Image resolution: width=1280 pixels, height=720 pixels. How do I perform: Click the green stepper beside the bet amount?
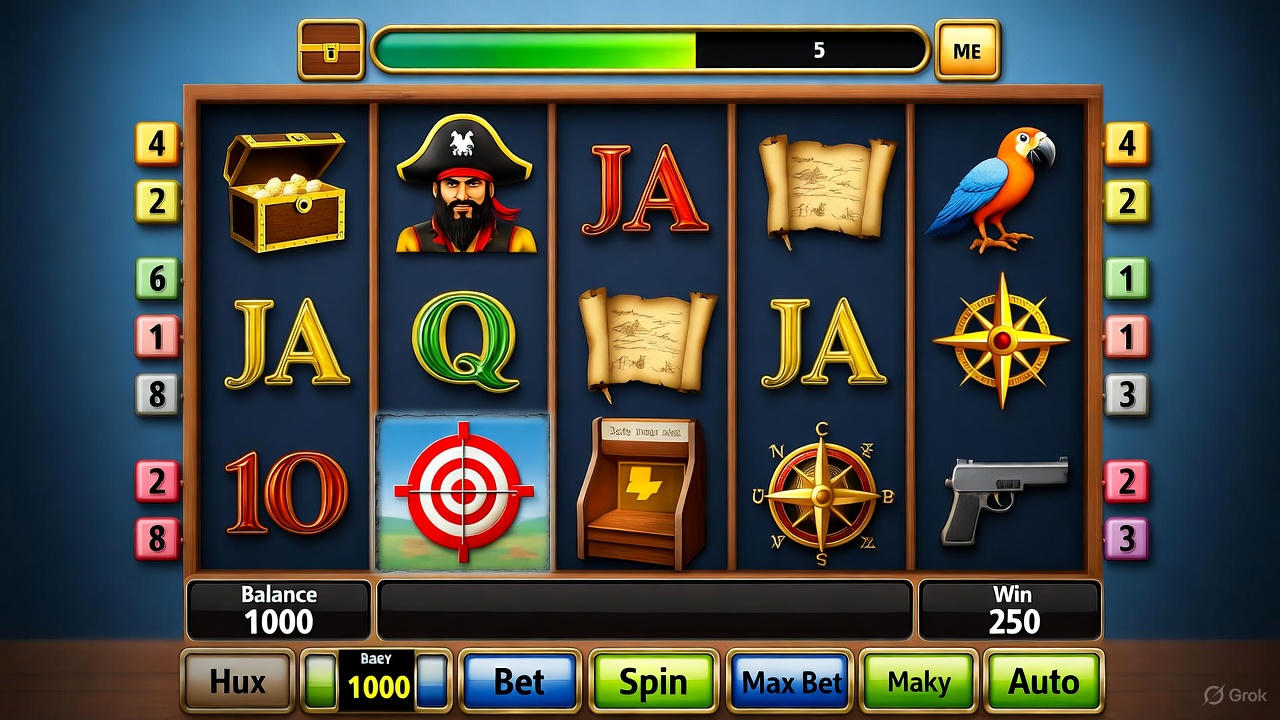[320, 682]
